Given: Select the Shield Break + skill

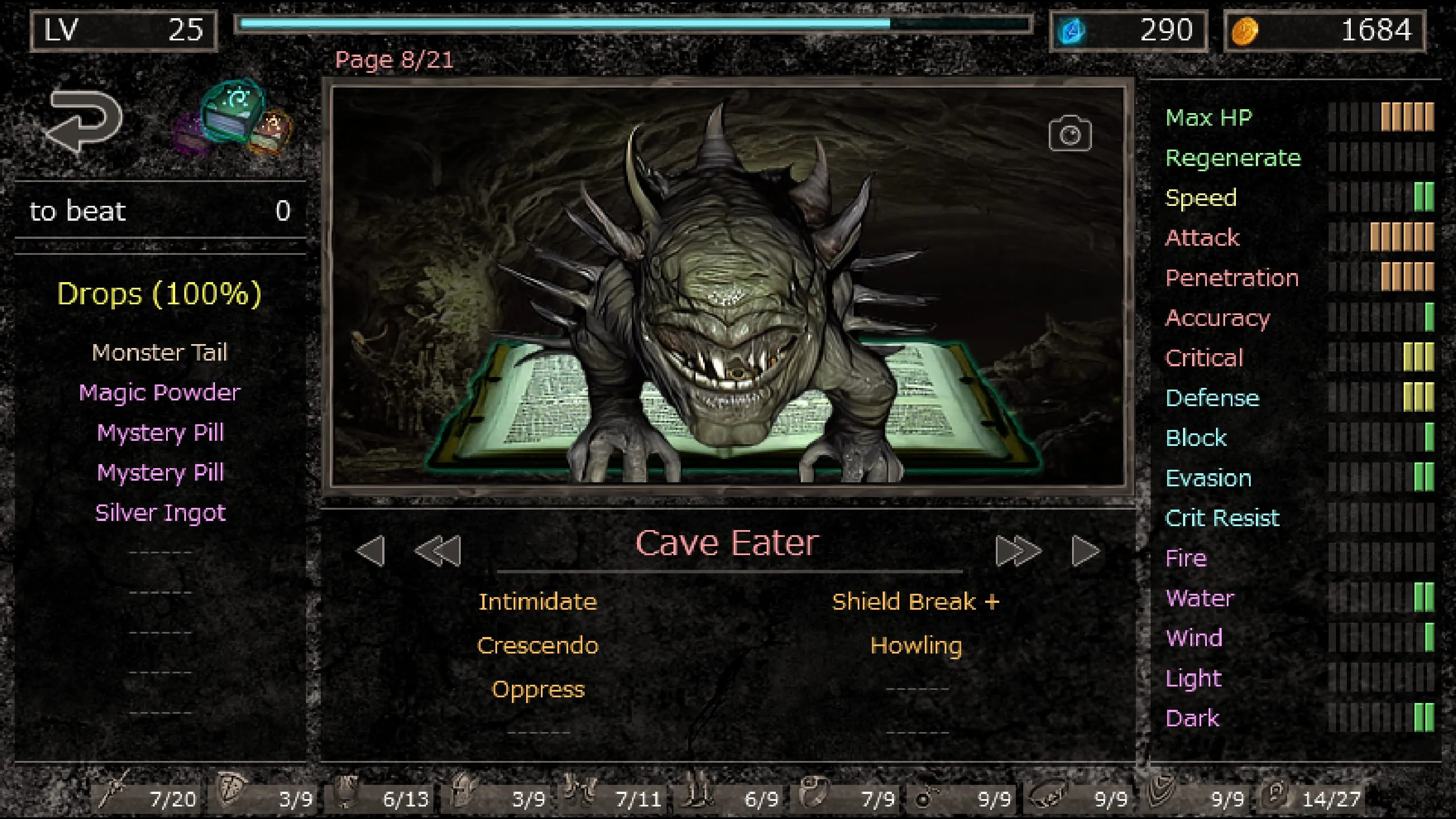Looking at the screenshot, I should tap(916, 601).
